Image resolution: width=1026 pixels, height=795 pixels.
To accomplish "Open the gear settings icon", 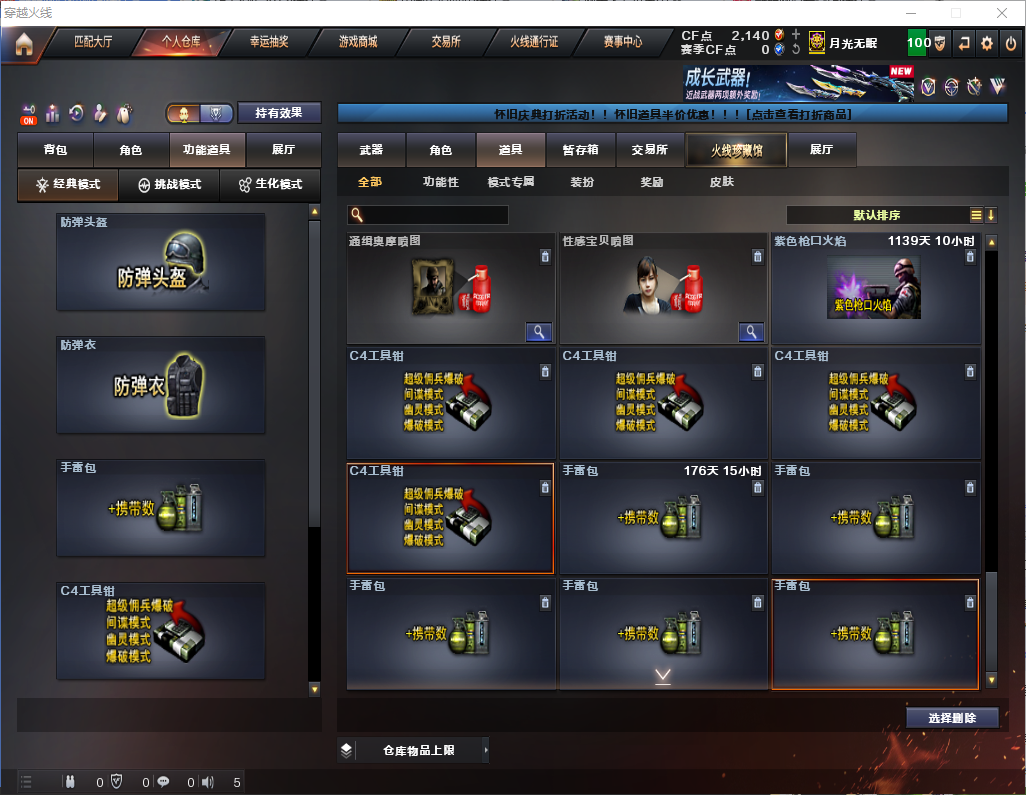I will [987, 44].
